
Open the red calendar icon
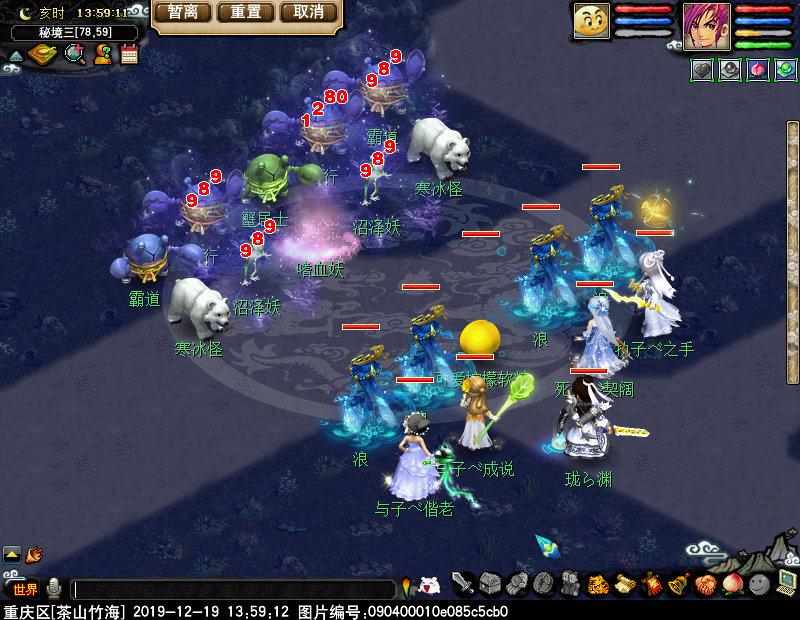point(129,55)
